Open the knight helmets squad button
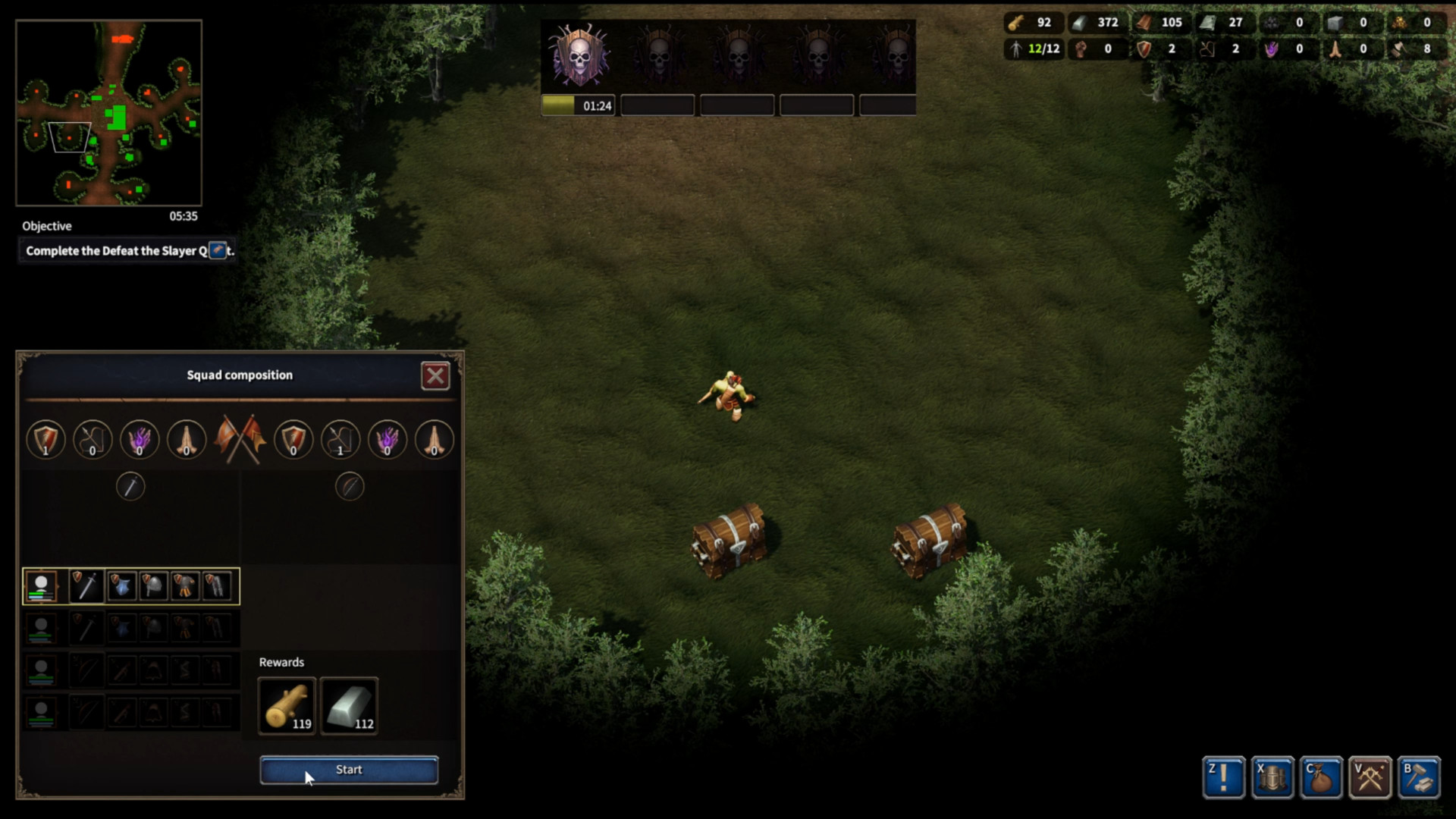Image resolution: width=1456 pixels, height=819 pixels. (1272, 777)
